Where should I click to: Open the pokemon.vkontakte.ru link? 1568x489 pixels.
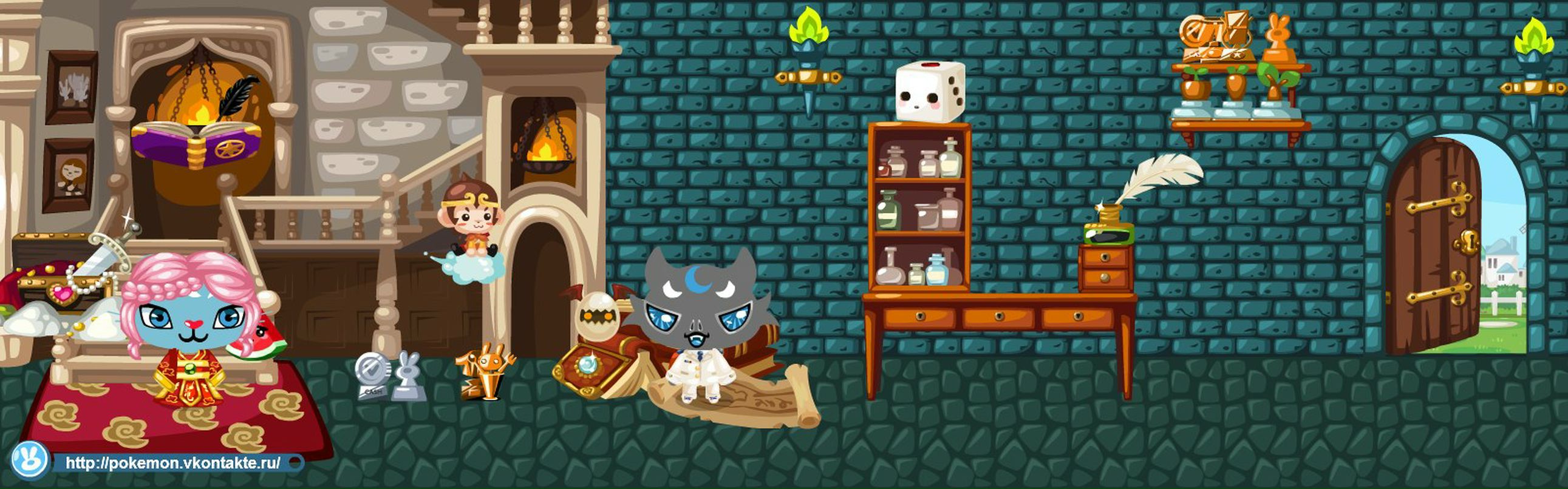click(173, 463)
